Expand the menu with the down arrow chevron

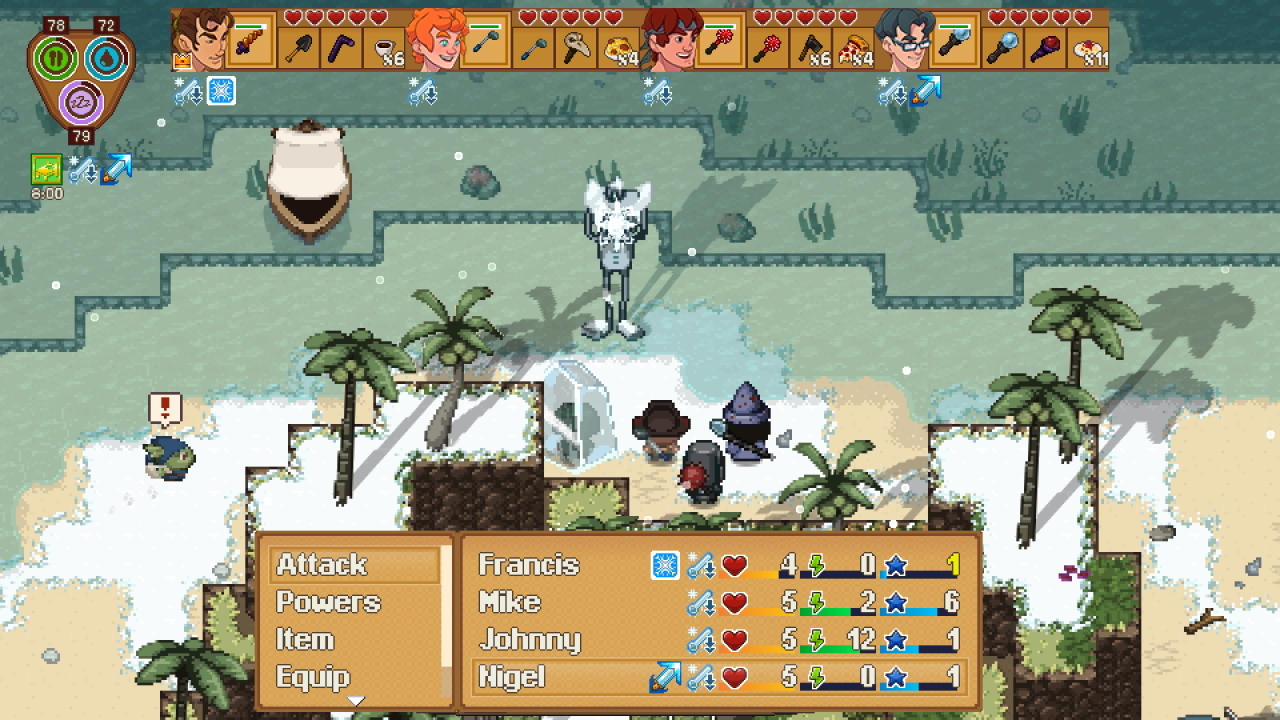356,702
